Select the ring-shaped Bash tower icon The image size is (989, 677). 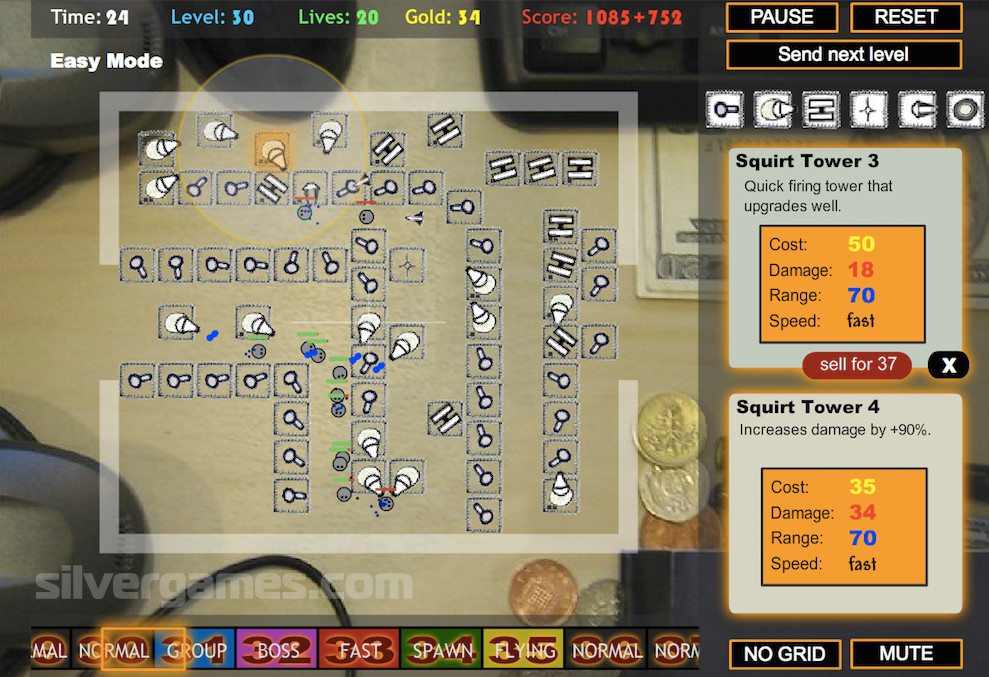(964, 109)
